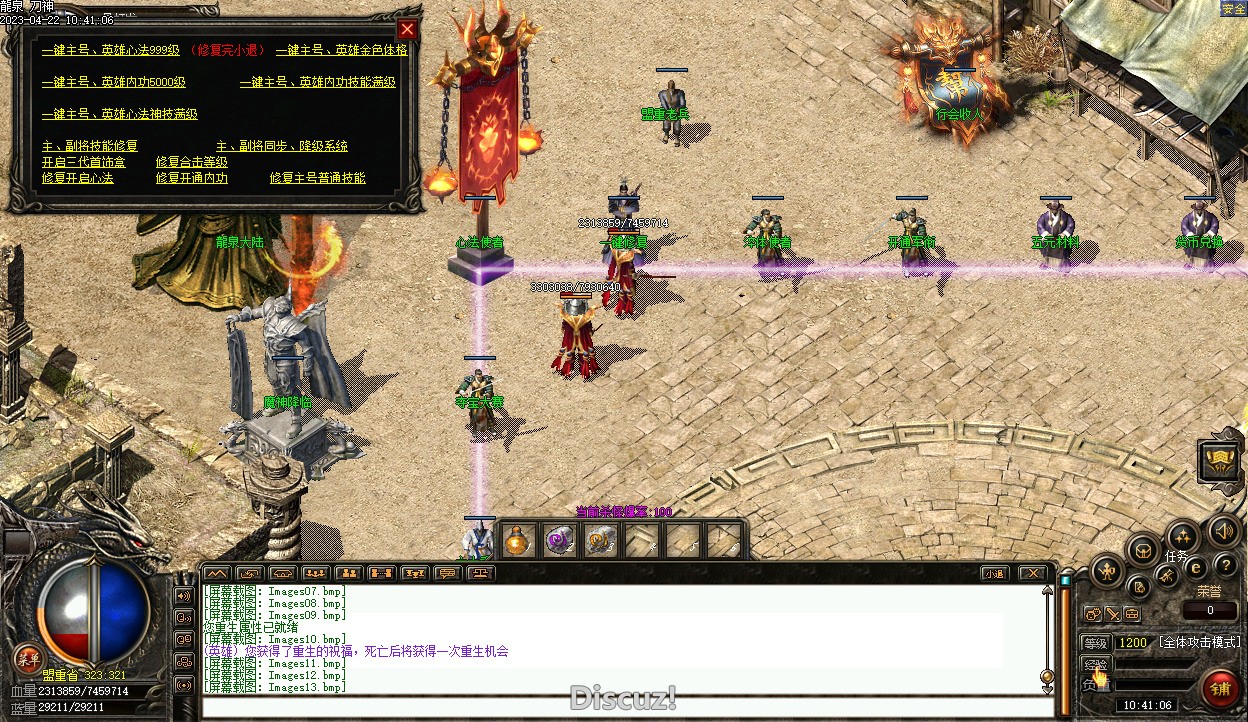This screenshot has height=722, width=1248.
Task: Select 主、副将技能修复 option
Action: click(90, 146)
